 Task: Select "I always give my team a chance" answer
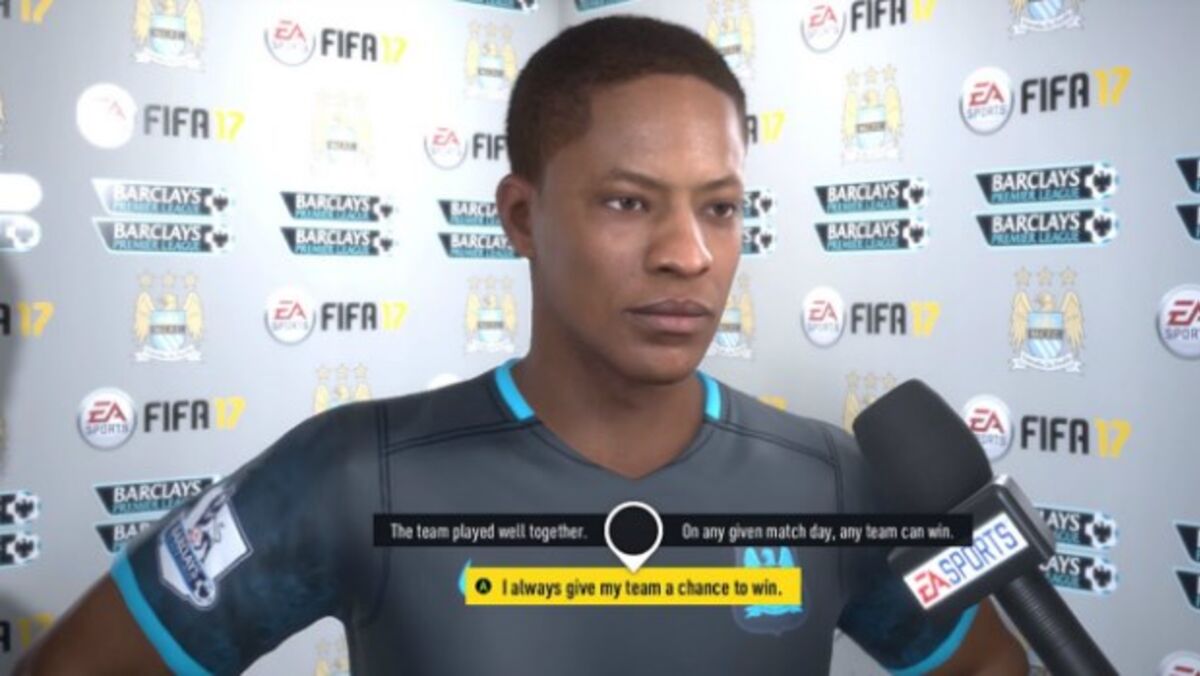coord(634,587)
